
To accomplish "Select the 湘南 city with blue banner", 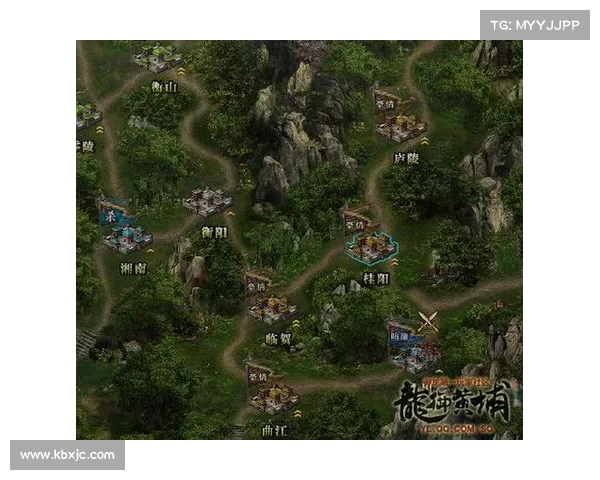I will coord(127,238).
